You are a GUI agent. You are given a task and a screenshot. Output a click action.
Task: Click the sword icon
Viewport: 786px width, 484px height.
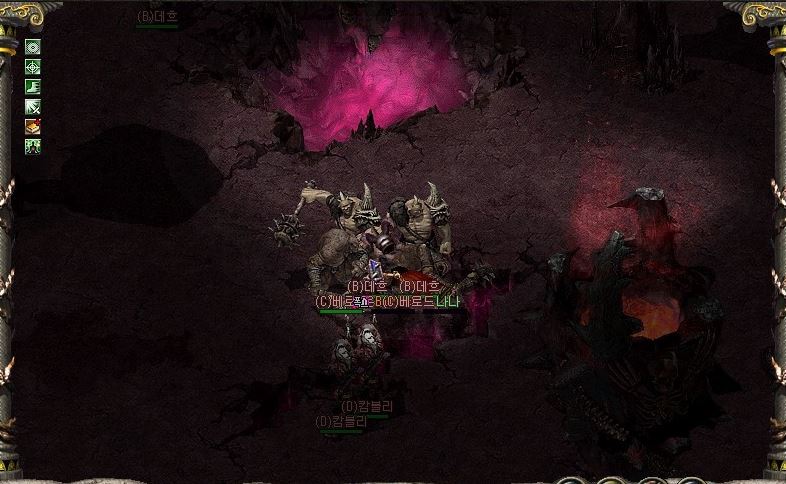32,106
